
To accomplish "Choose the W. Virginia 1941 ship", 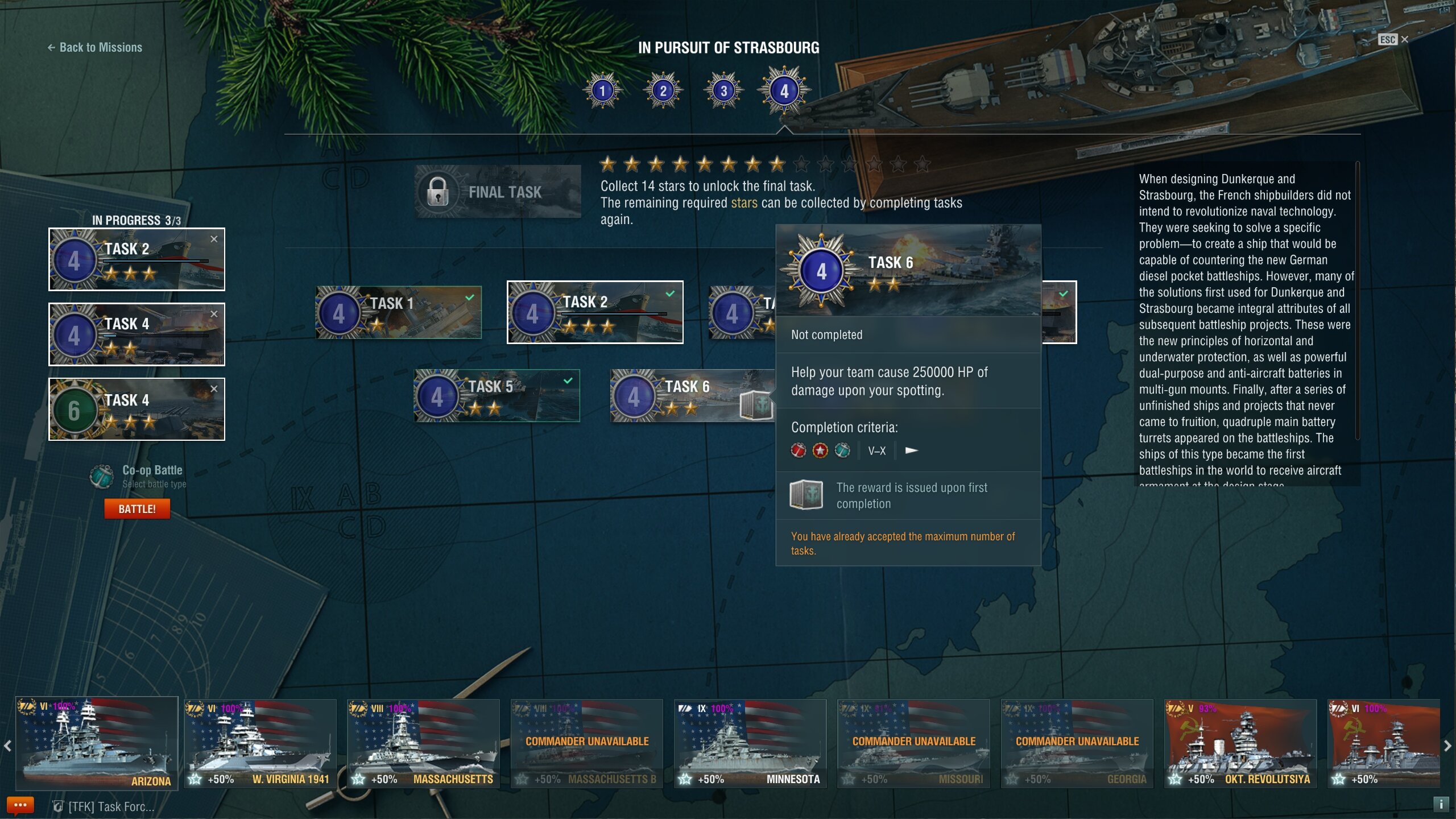I will click(260, 743).
